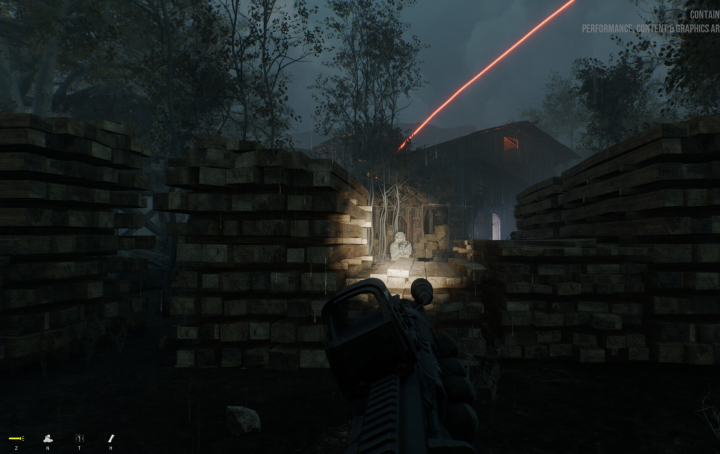This screenshot has width=720, height=454.
Task: Choose the white glowstick icon
Action: coord(111,437)
